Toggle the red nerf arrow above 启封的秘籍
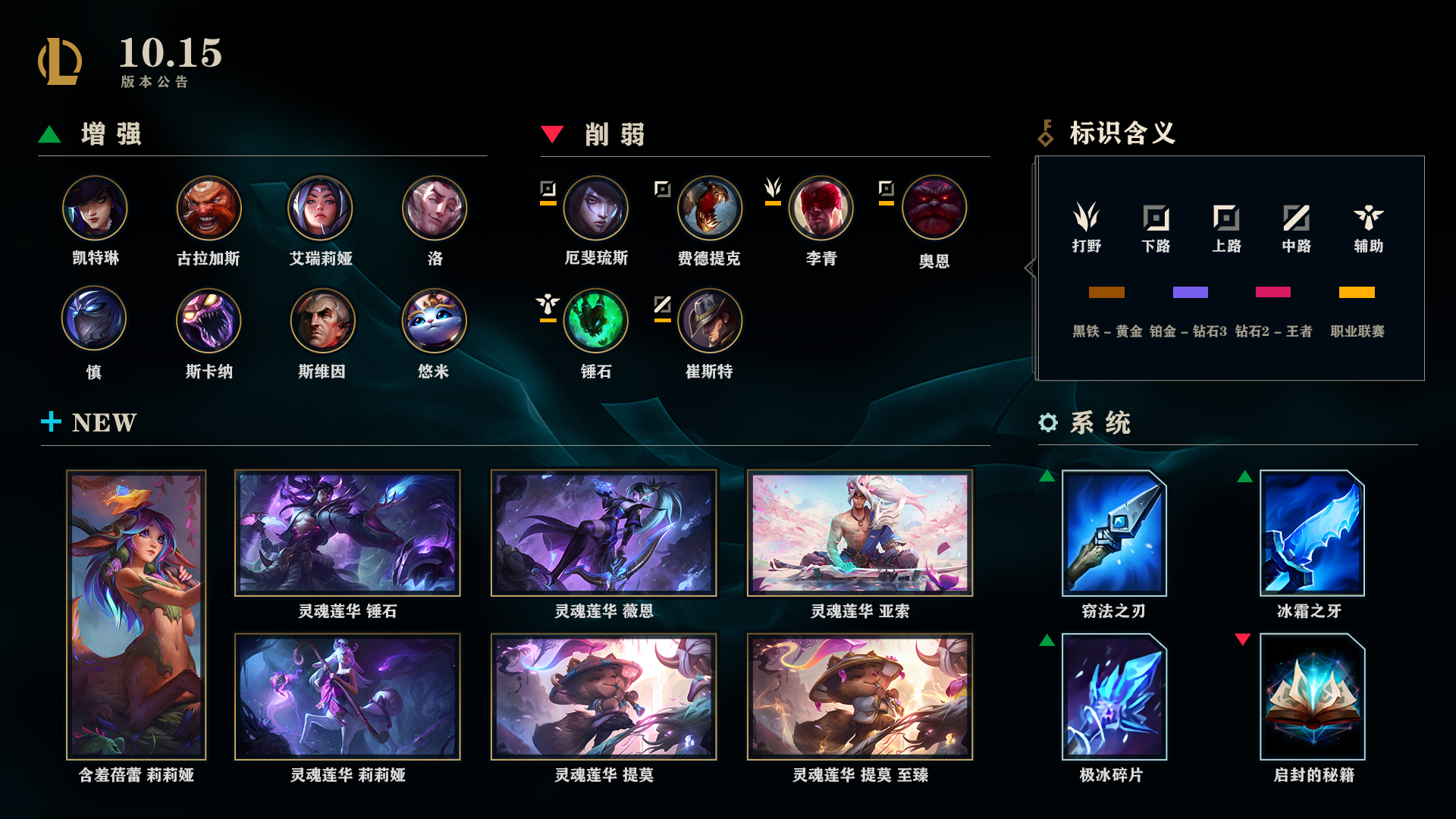Image resolution: width=1456 pixels, height=819 pixels. (1244, 639)
